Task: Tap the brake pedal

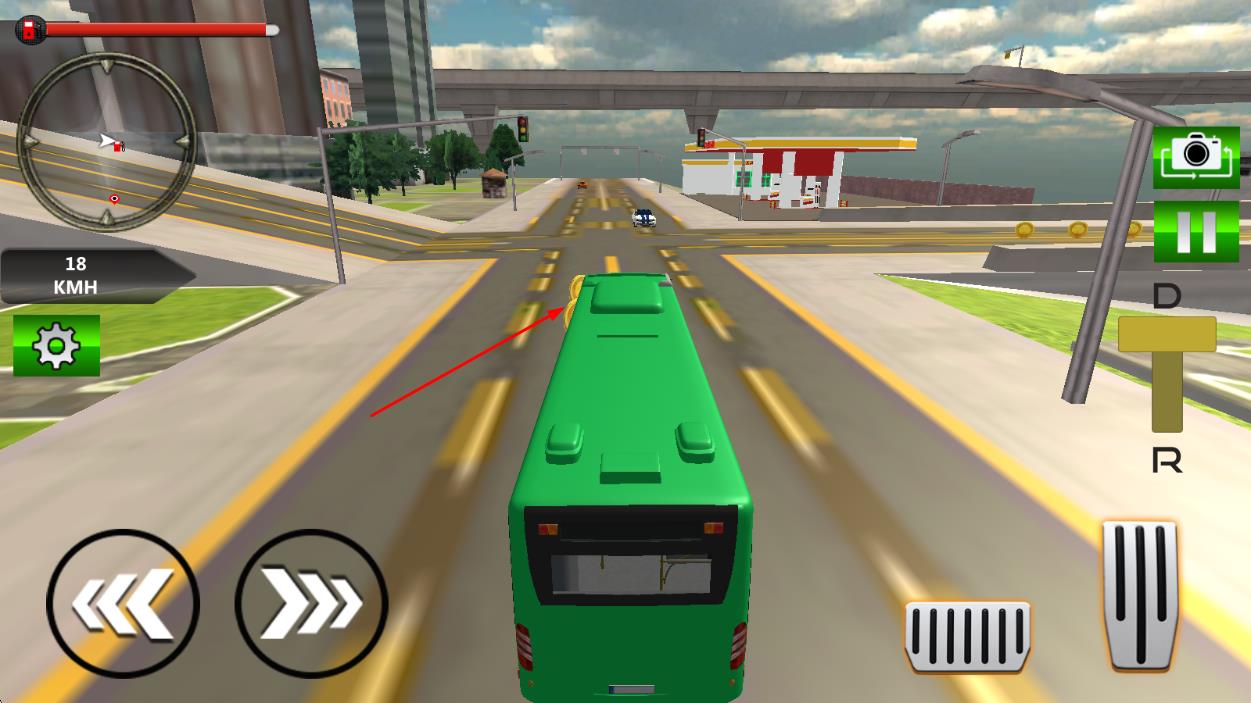Action: (x=967, y=636)
